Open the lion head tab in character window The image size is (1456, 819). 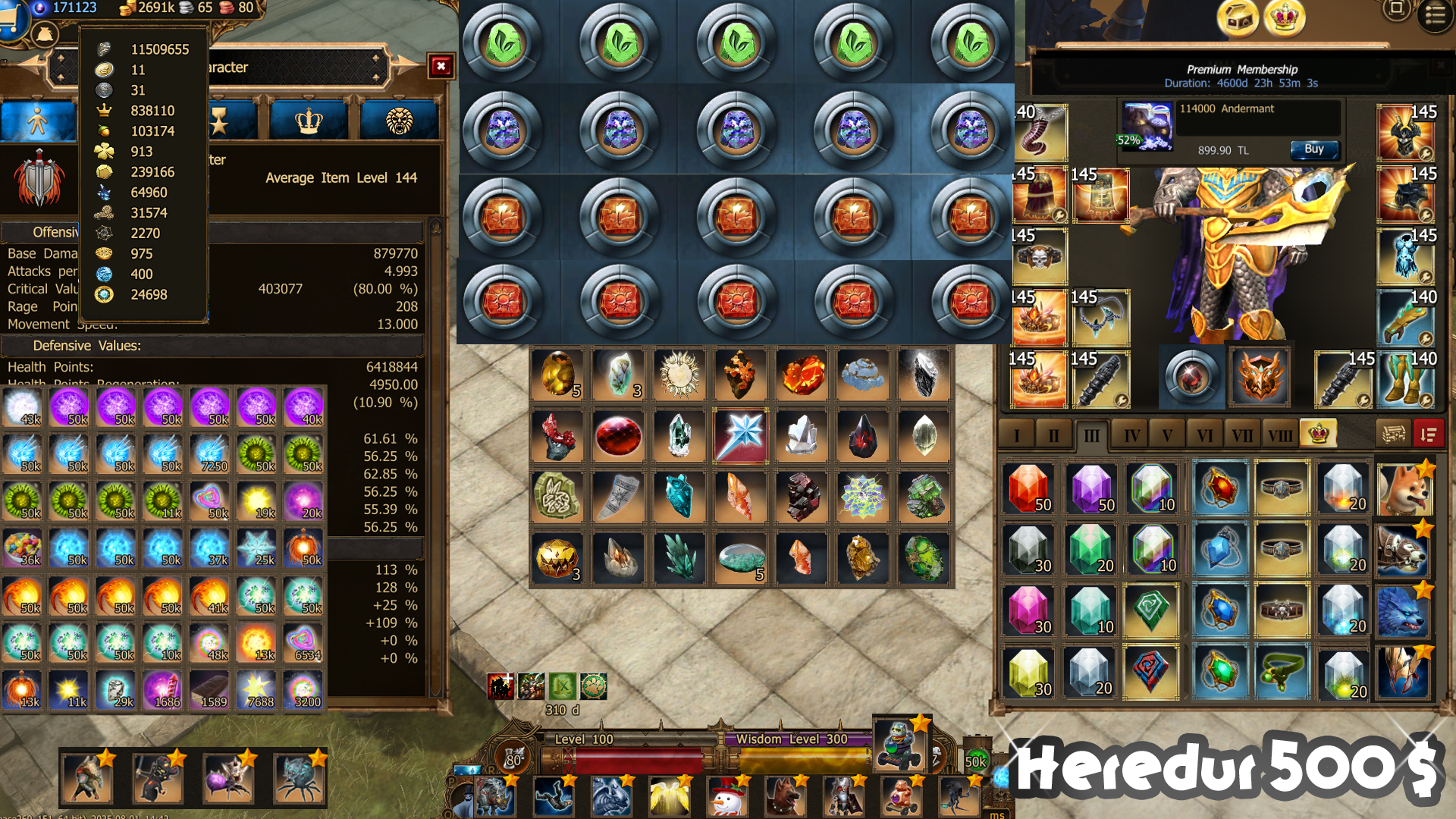399,121
